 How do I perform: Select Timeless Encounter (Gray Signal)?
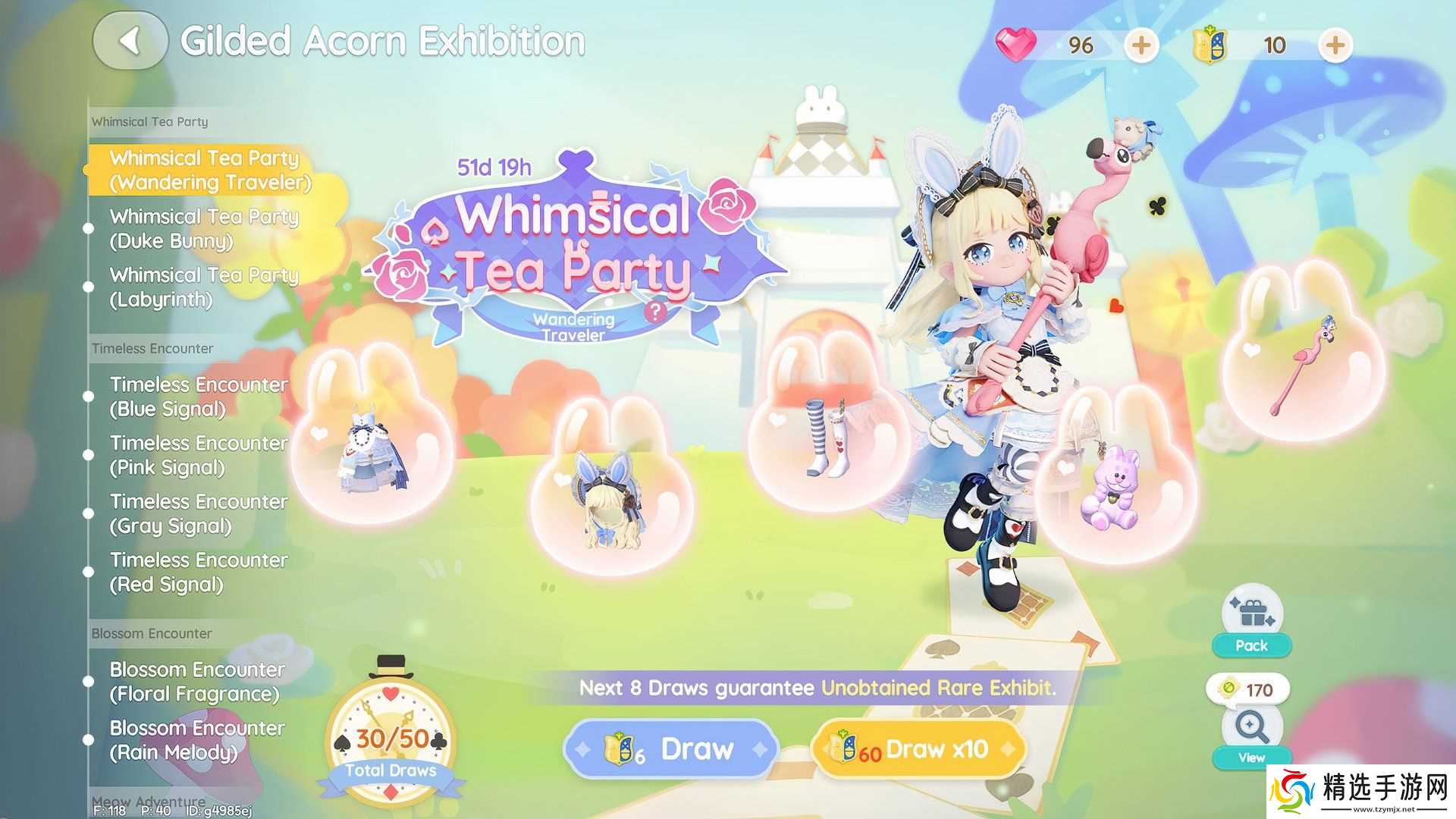point(199,513)
